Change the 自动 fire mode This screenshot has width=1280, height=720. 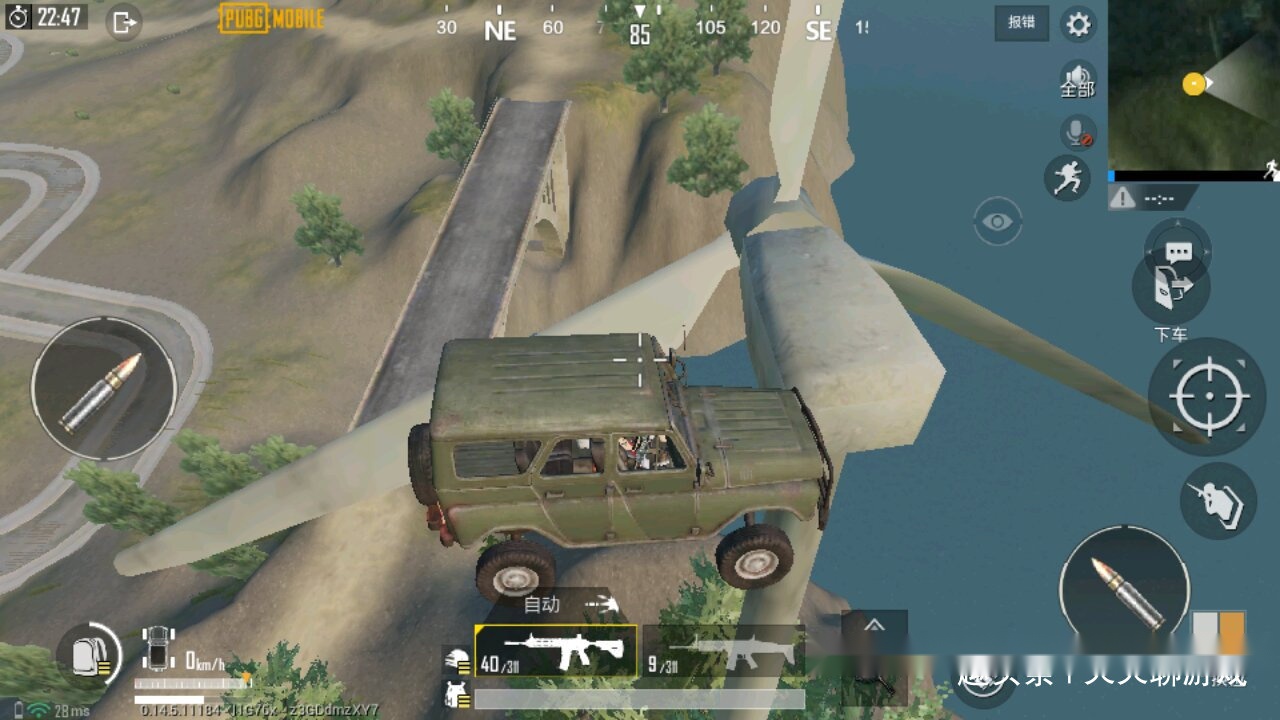(568, 604)
